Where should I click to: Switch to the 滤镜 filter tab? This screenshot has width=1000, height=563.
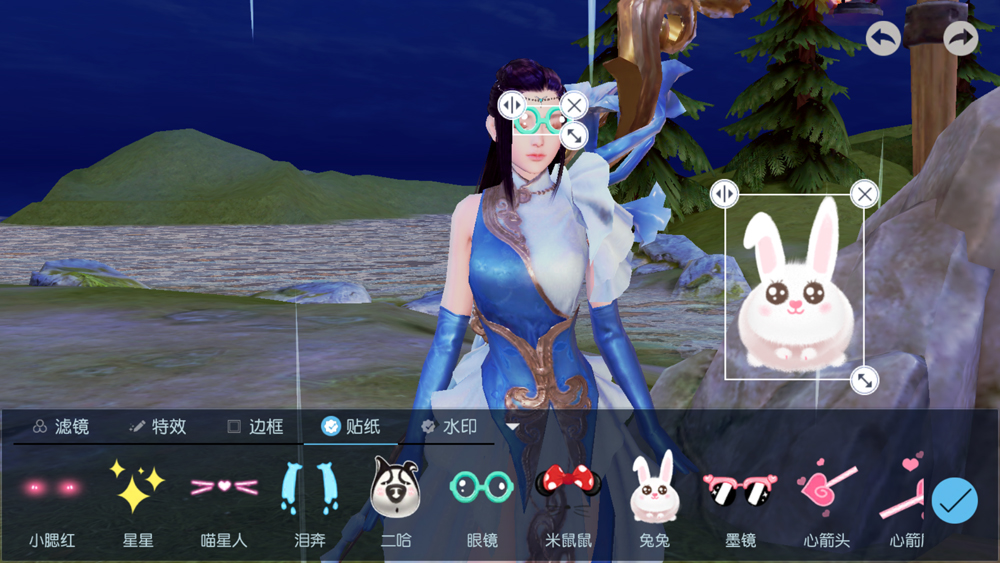tap(61, 427)
